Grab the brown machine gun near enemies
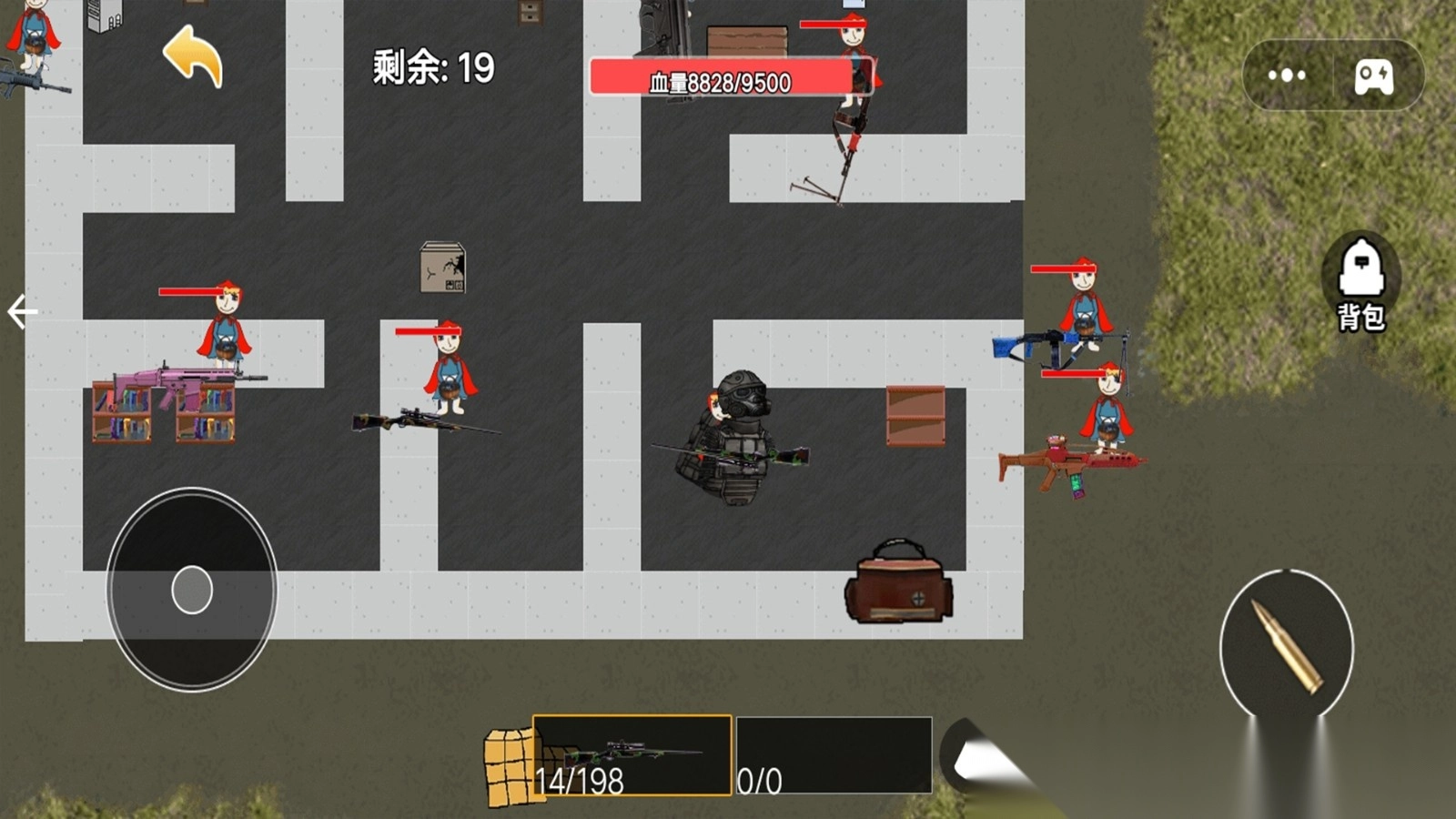The height and width of the screenshot is (819, 1456). click(1074, 464)
